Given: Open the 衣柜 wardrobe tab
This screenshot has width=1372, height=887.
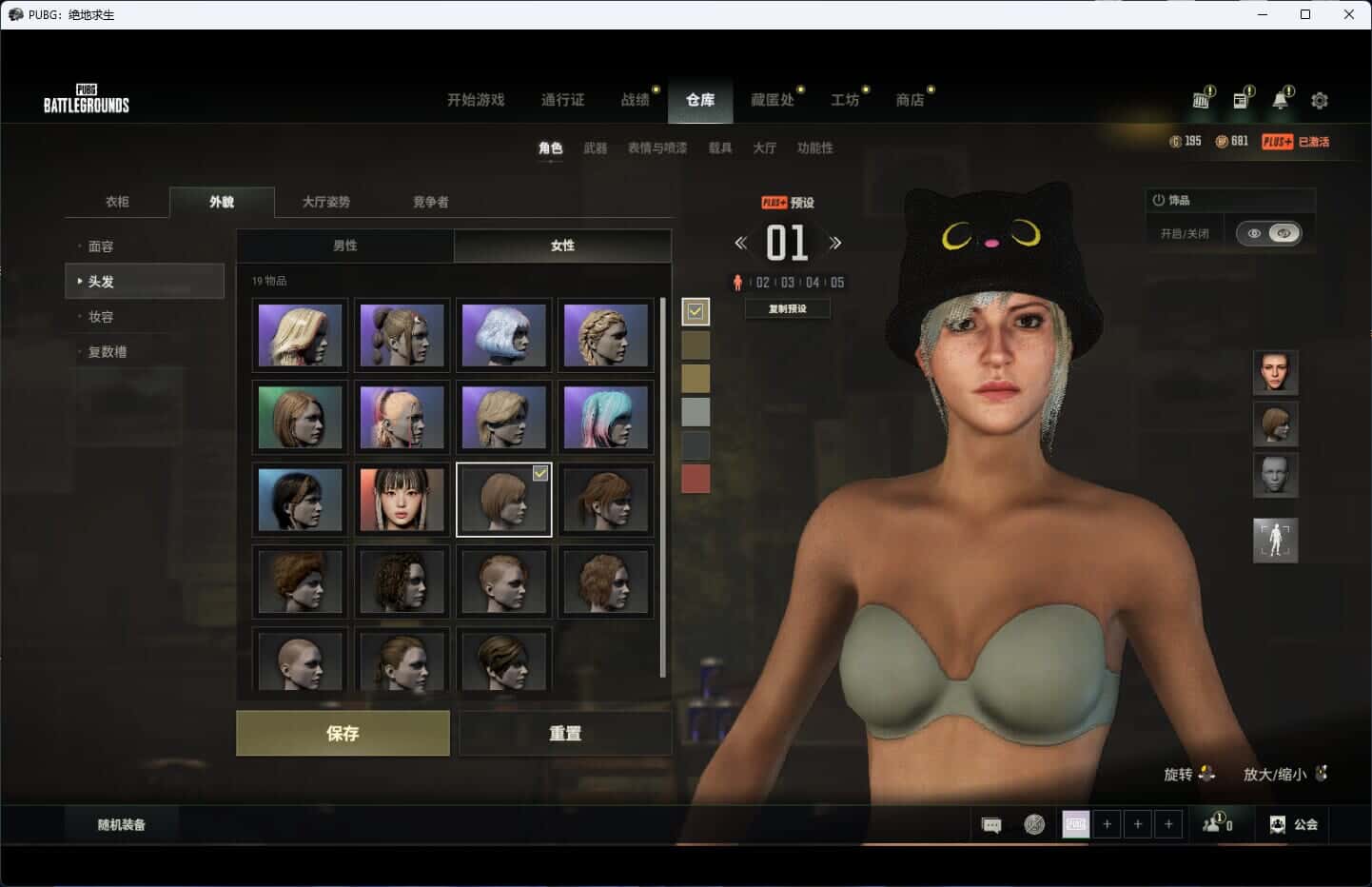Looking at the screenshot, I should click(117, 202).
